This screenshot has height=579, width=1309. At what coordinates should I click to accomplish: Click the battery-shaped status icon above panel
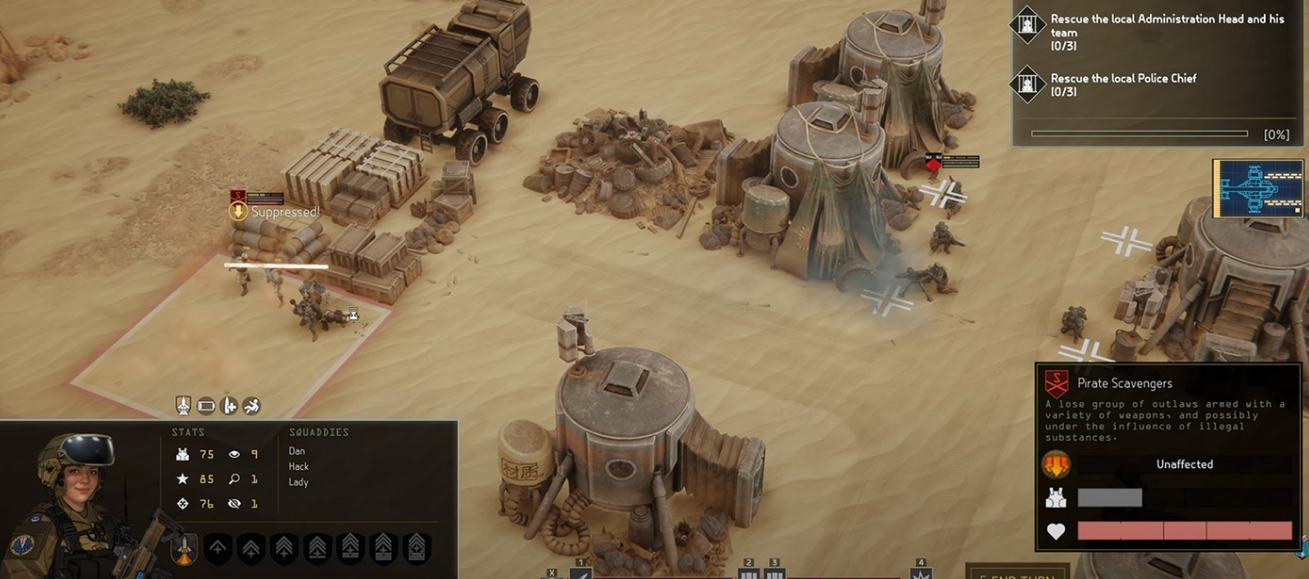tap(206, 405)
